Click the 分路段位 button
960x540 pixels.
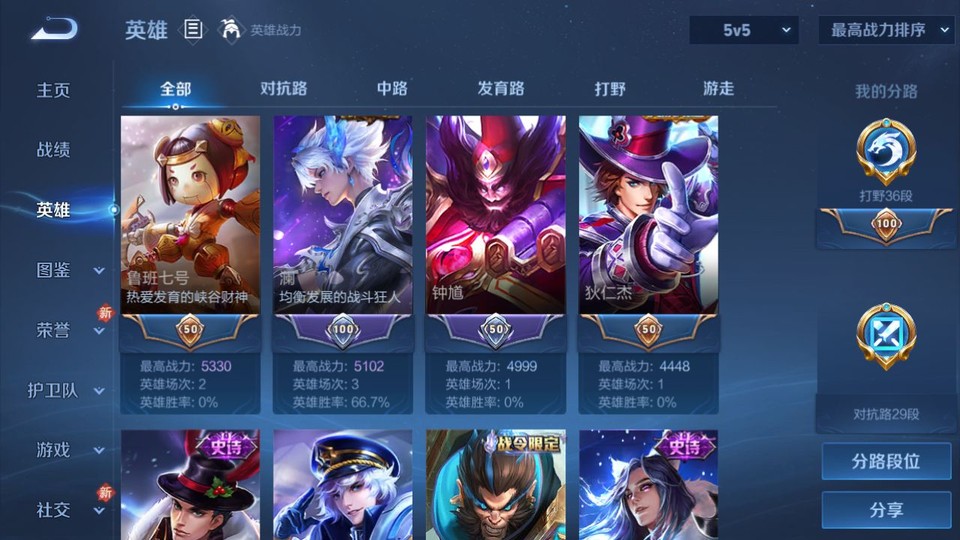tap(886, 462)
